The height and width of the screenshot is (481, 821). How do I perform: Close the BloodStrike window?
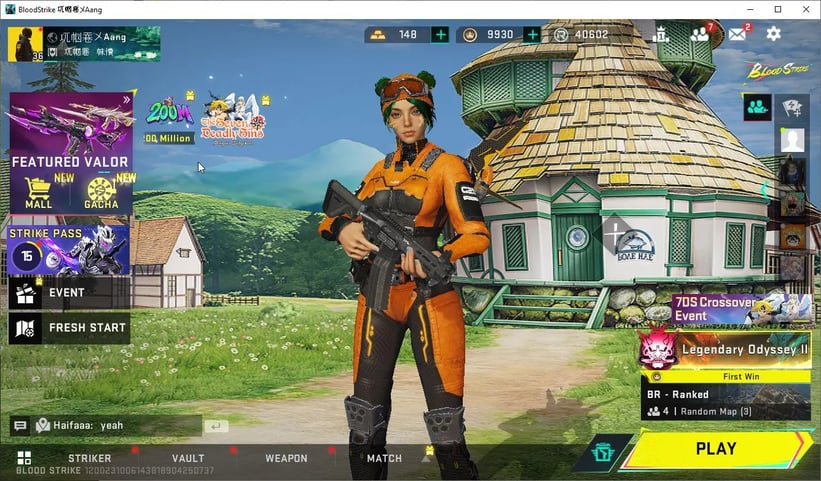click(x=805, y=9)
